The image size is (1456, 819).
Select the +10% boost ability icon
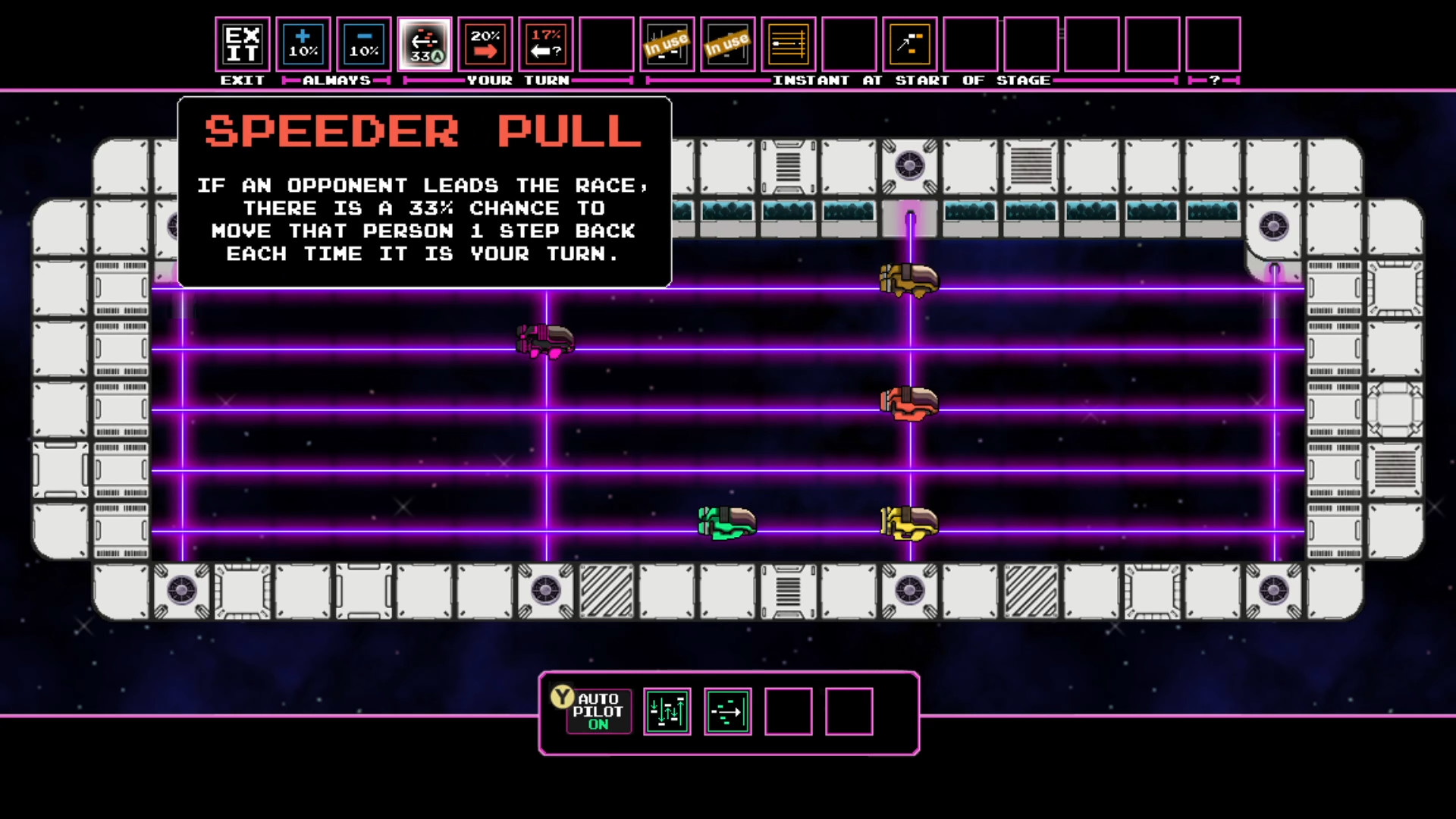(x=303, y=44)
